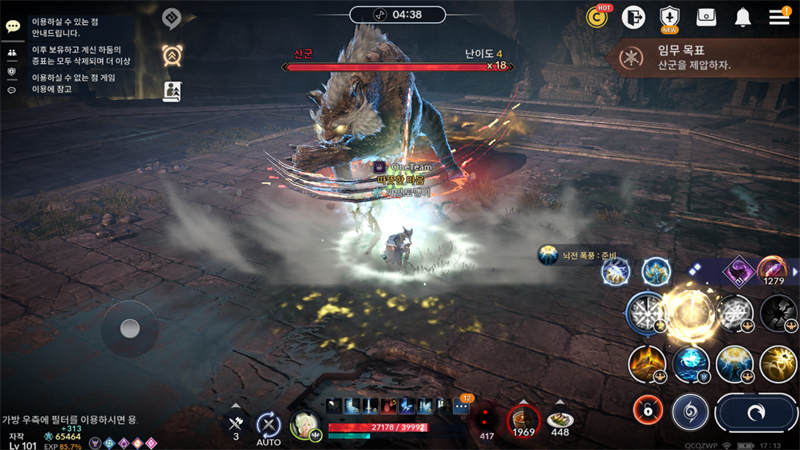This screenshot has width=800, height=450.
Task: Open the crossed axes weapon slot
Action: click(x=236, y=423)
